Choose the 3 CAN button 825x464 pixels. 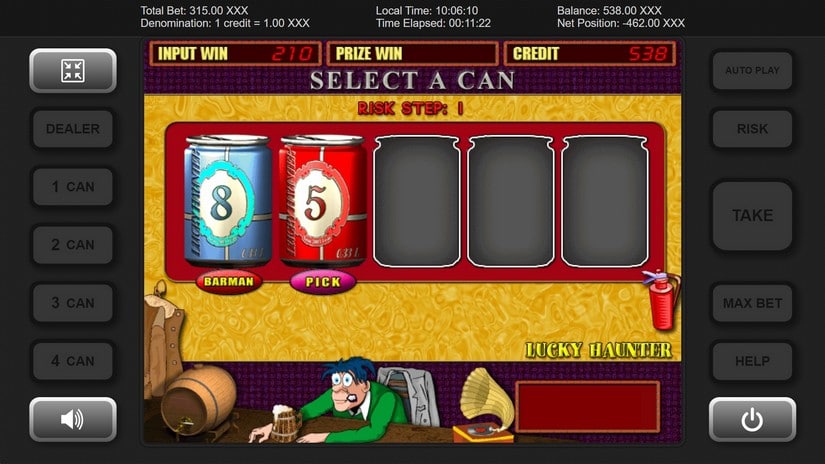click(73, 303)
